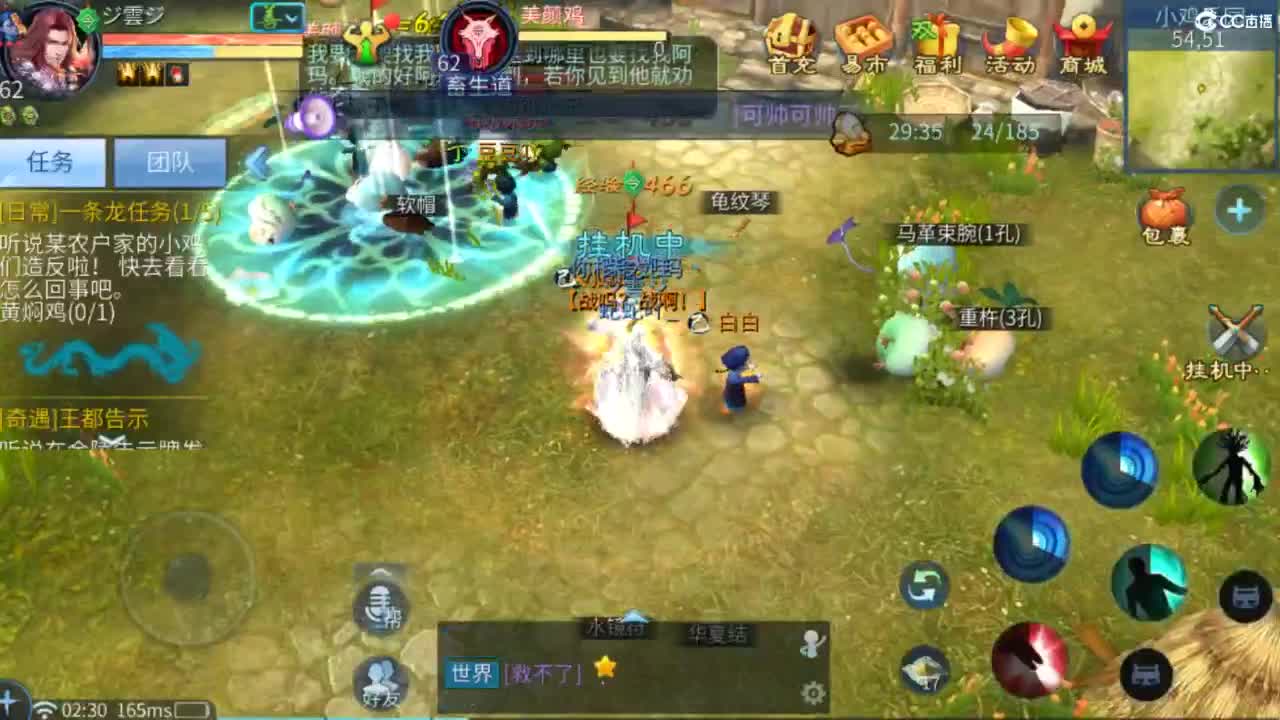The width and height of the screenshot is (1280, 720).
Task: Tap the [救不了] chat message link
Action: [545, 674]
